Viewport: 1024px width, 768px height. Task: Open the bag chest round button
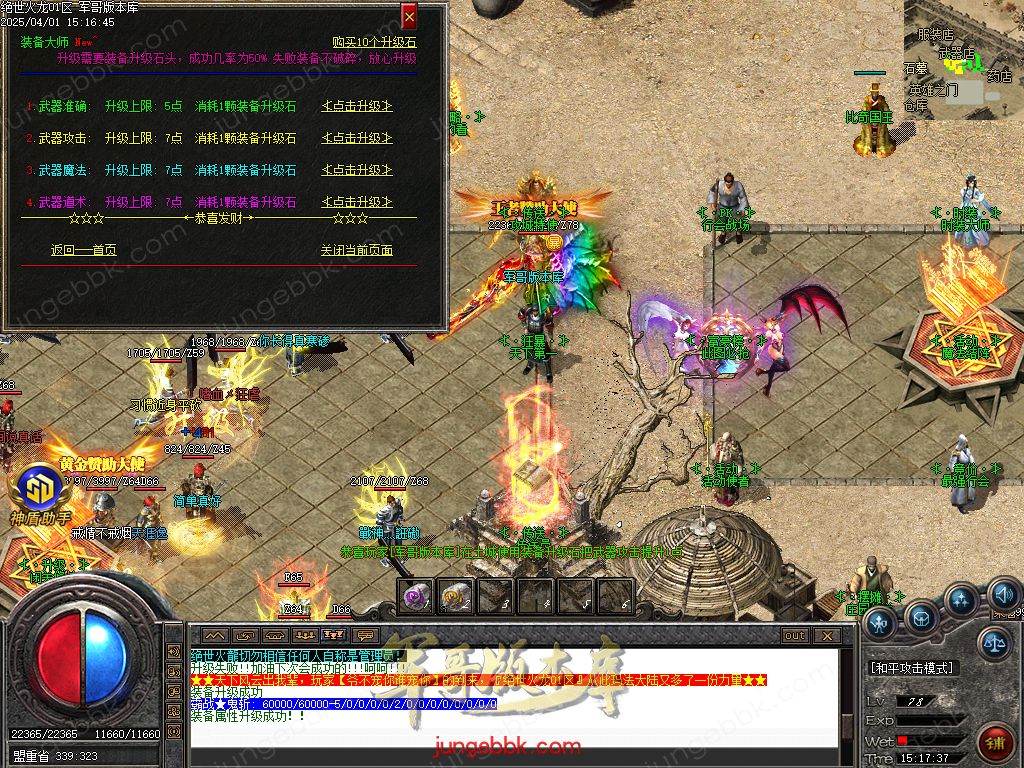click(921, 615)
